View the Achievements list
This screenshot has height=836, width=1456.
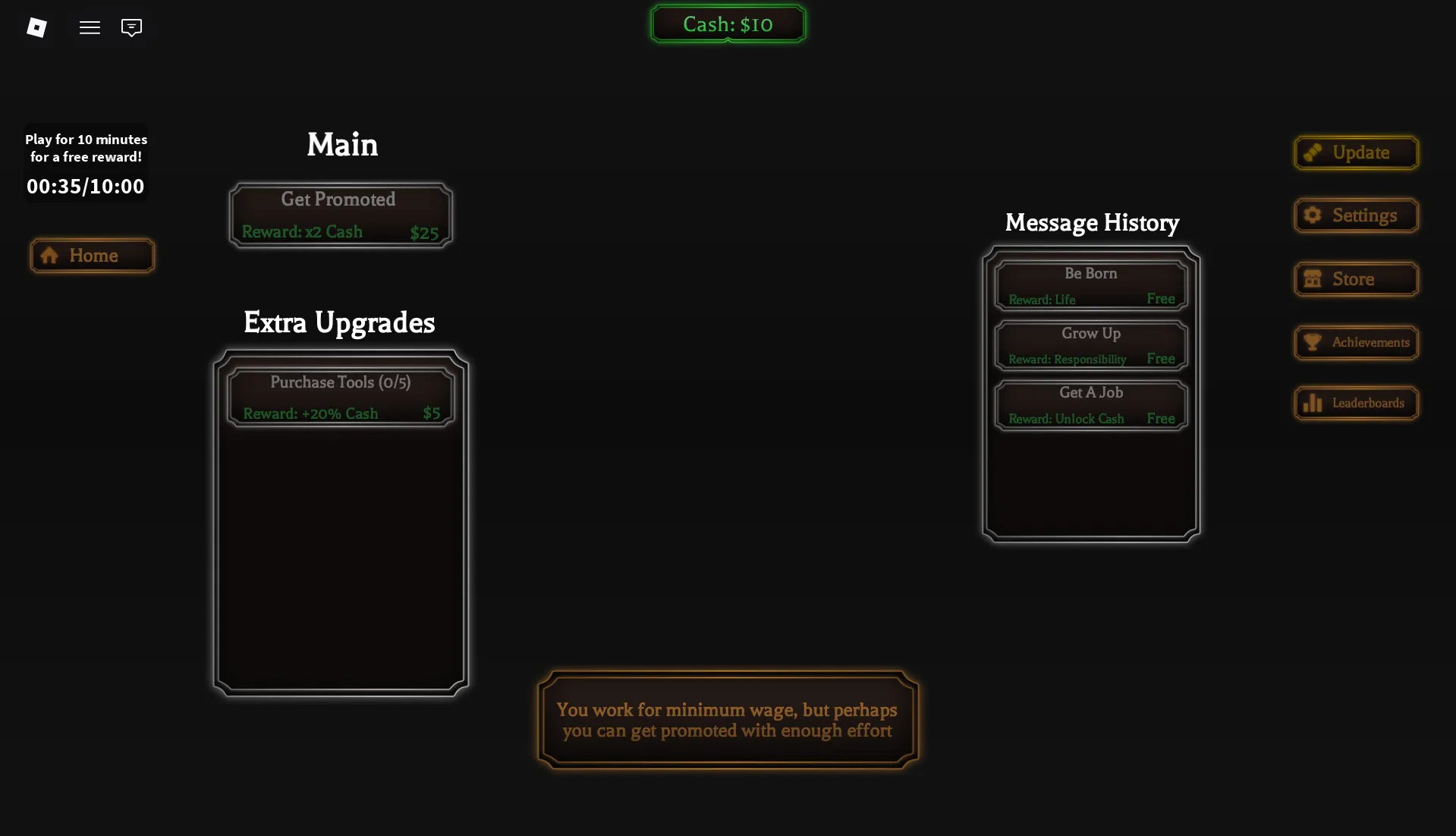(x=1356, y=342)
